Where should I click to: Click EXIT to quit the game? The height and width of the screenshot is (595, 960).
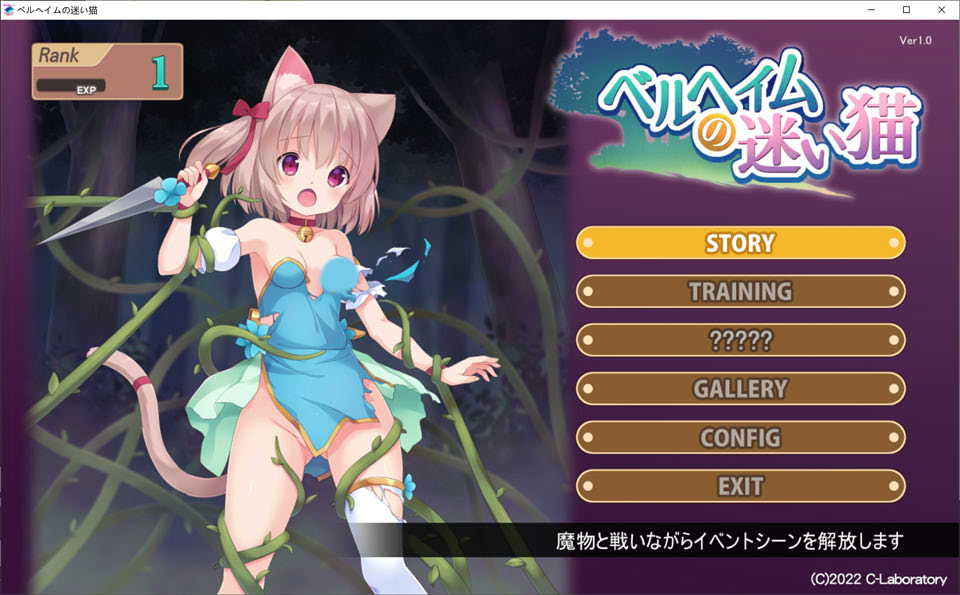pyautogui.click(x=740, y=487)
